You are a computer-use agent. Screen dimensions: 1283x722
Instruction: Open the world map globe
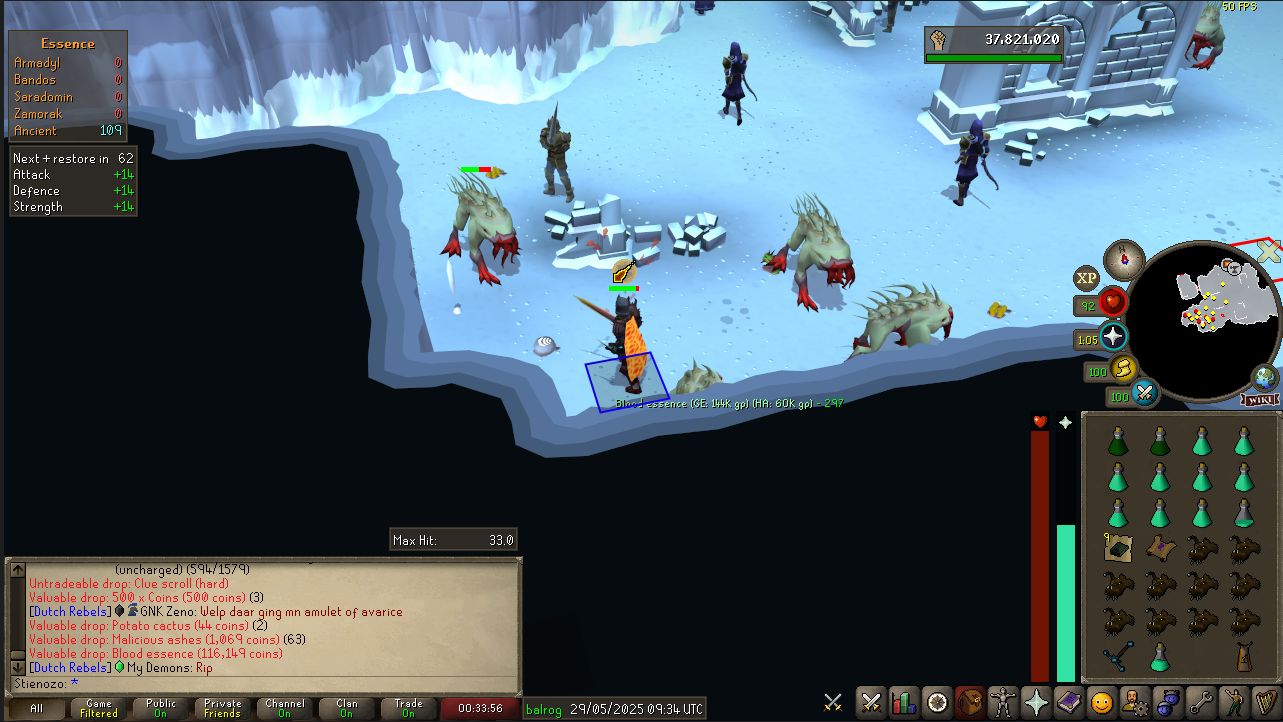1264,379
